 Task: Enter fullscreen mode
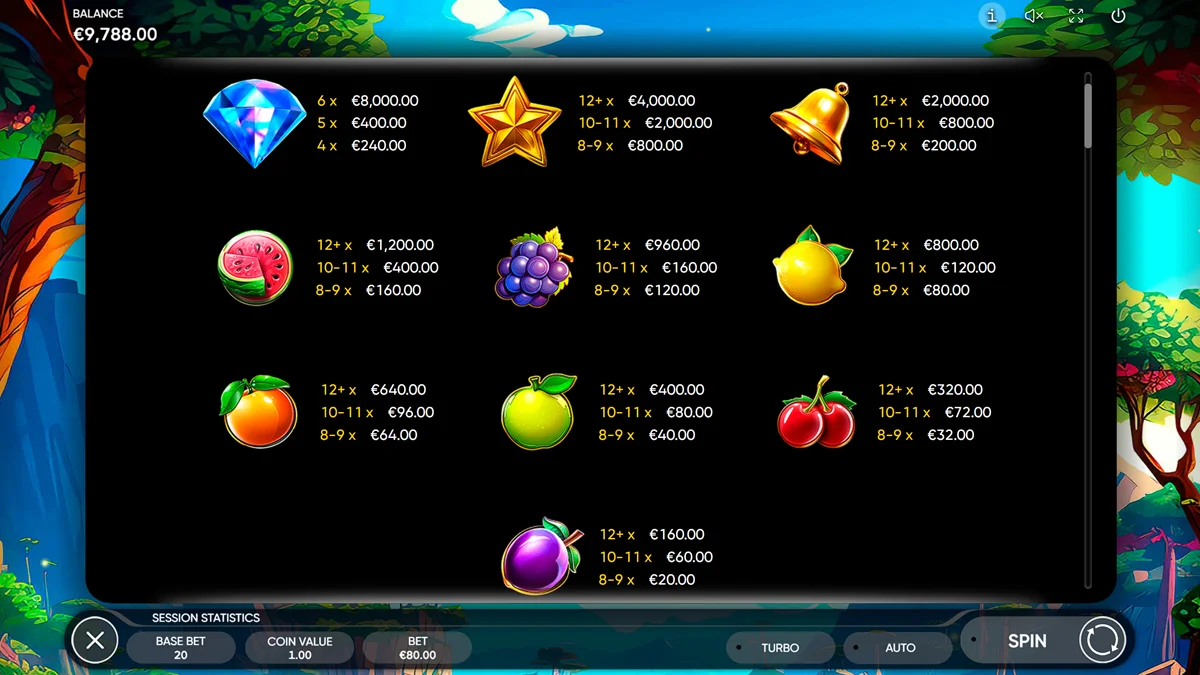[x=1076, y=16]
